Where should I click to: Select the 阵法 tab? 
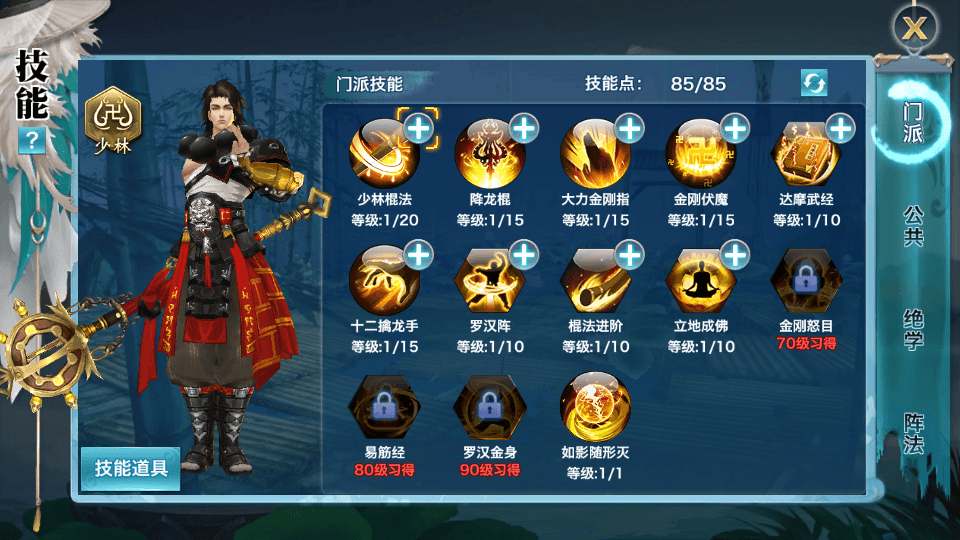tap(912, 431)
